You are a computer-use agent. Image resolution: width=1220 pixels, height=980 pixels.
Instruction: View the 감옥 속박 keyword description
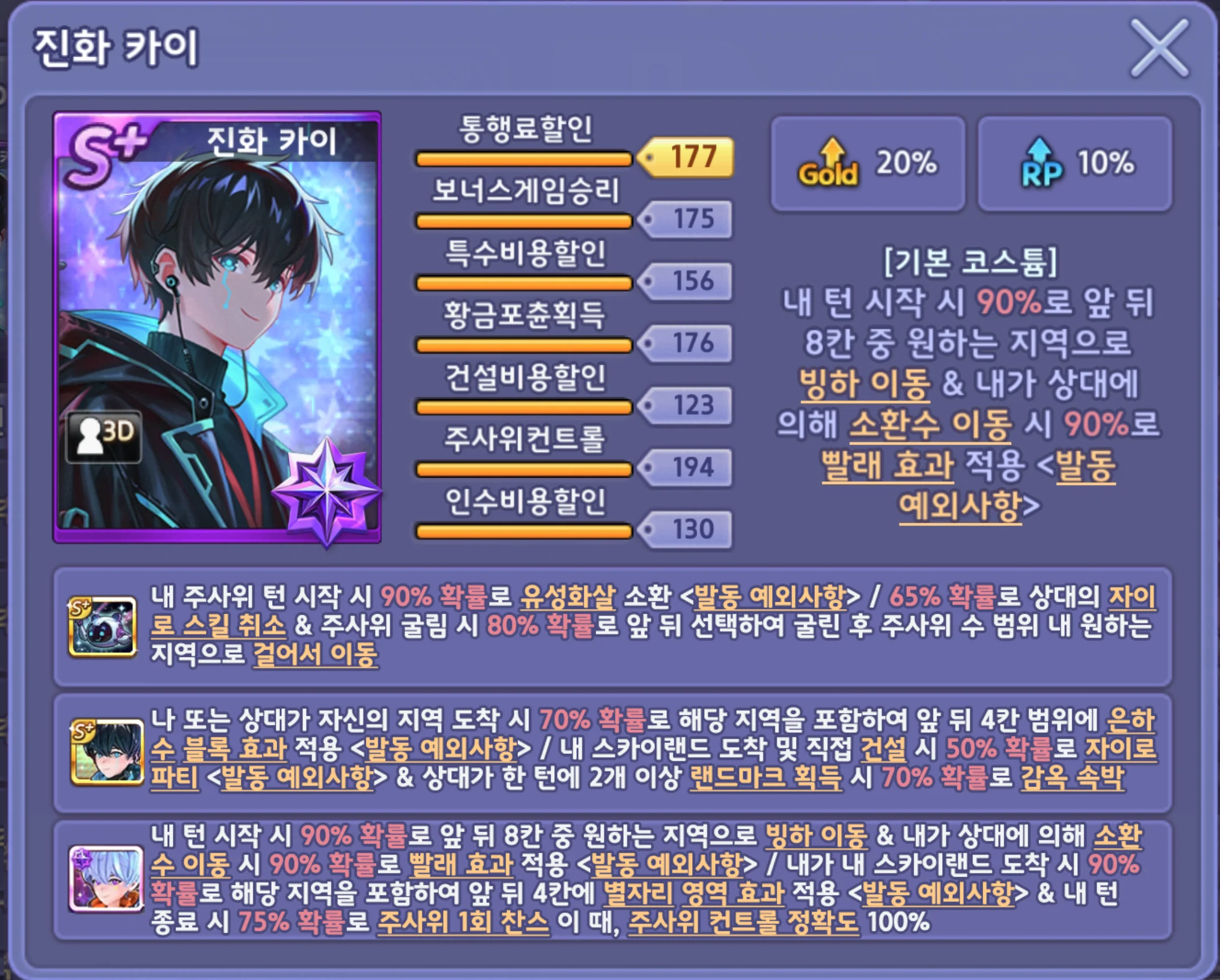(1072, 778)
